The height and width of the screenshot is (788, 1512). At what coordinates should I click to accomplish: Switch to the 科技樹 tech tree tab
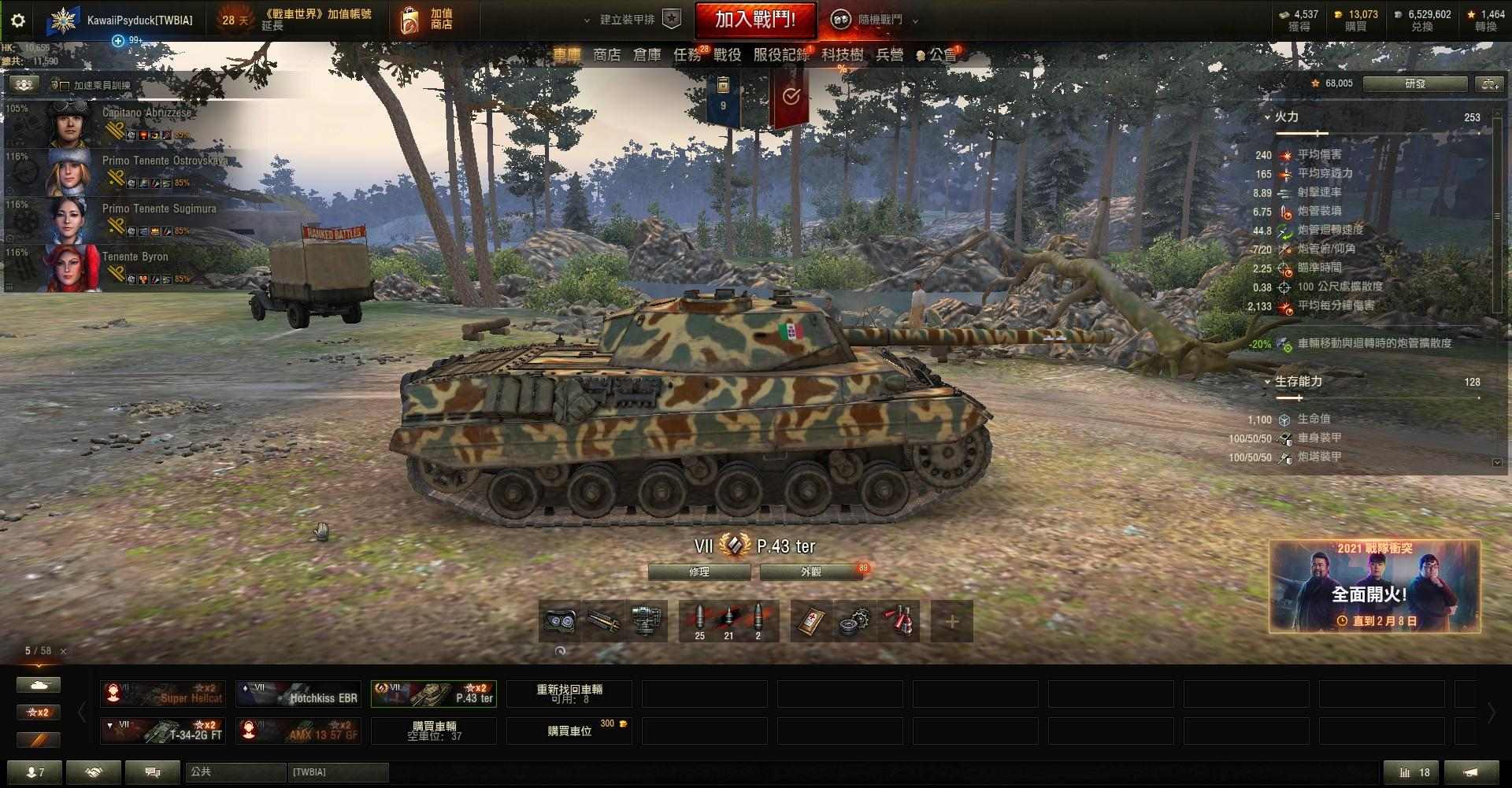point(840,54)
